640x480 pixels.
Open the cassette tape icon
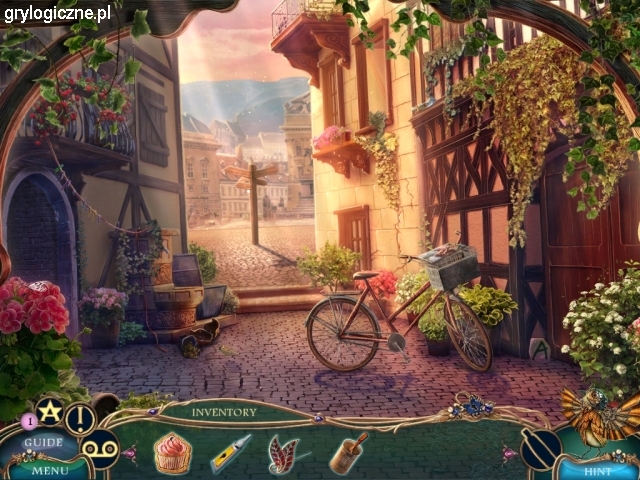99,449
